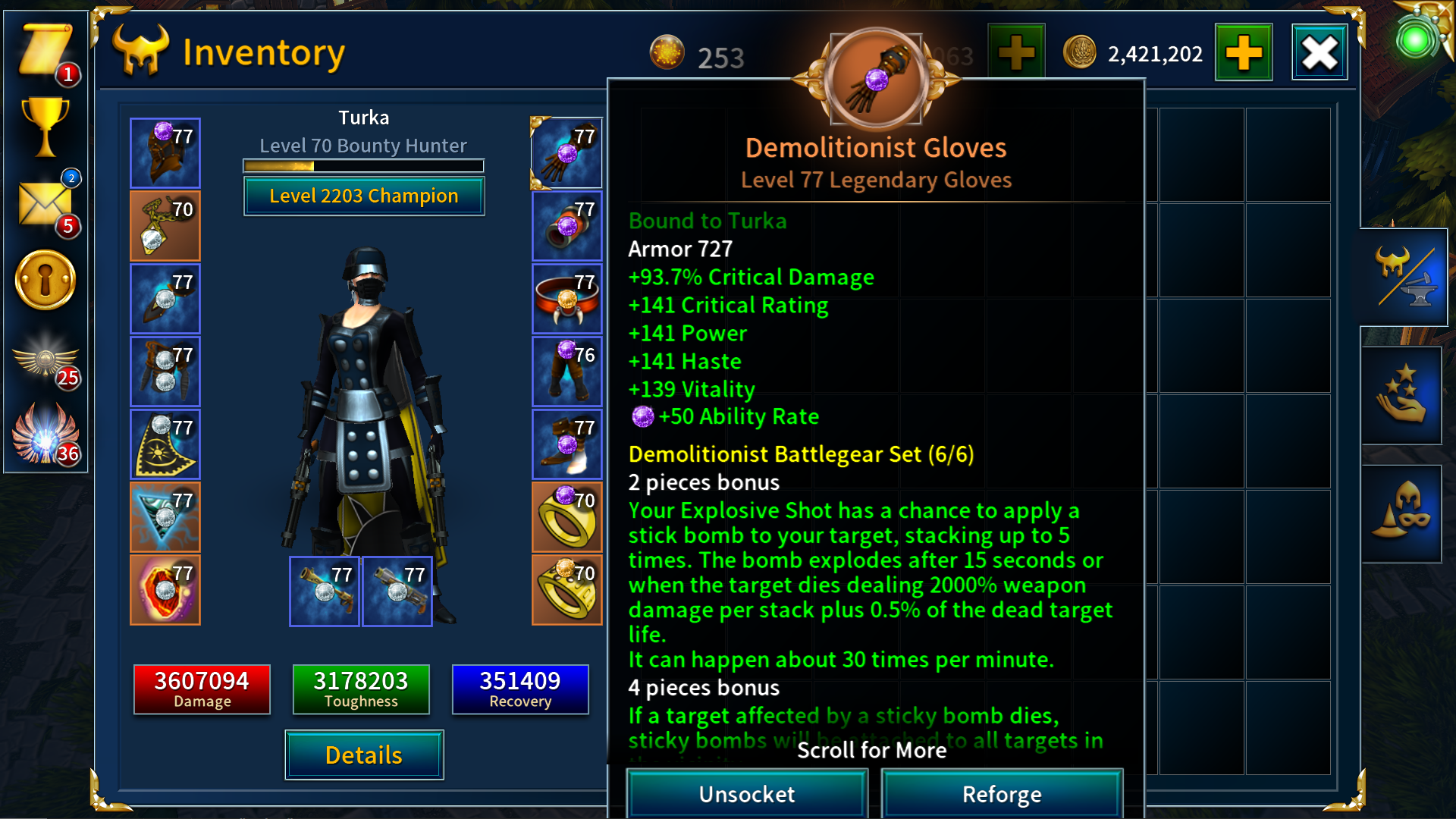Viewport: 1456px width, 819px height.
Task: Select the Level 2203 Champion banner
Action: tap(363, 196)
